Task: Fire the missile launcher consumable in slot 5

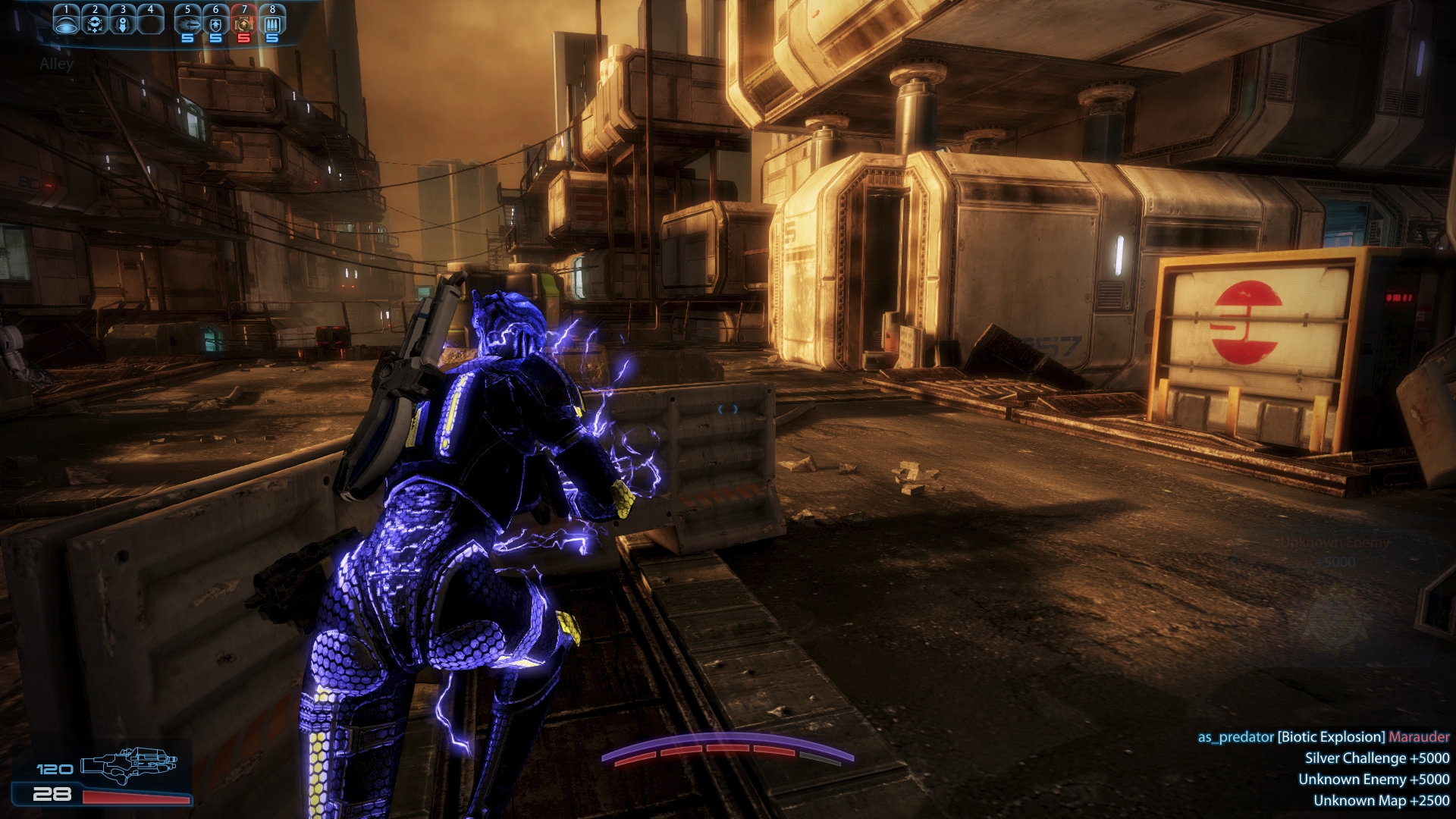Action: click(x=187, y=24)
